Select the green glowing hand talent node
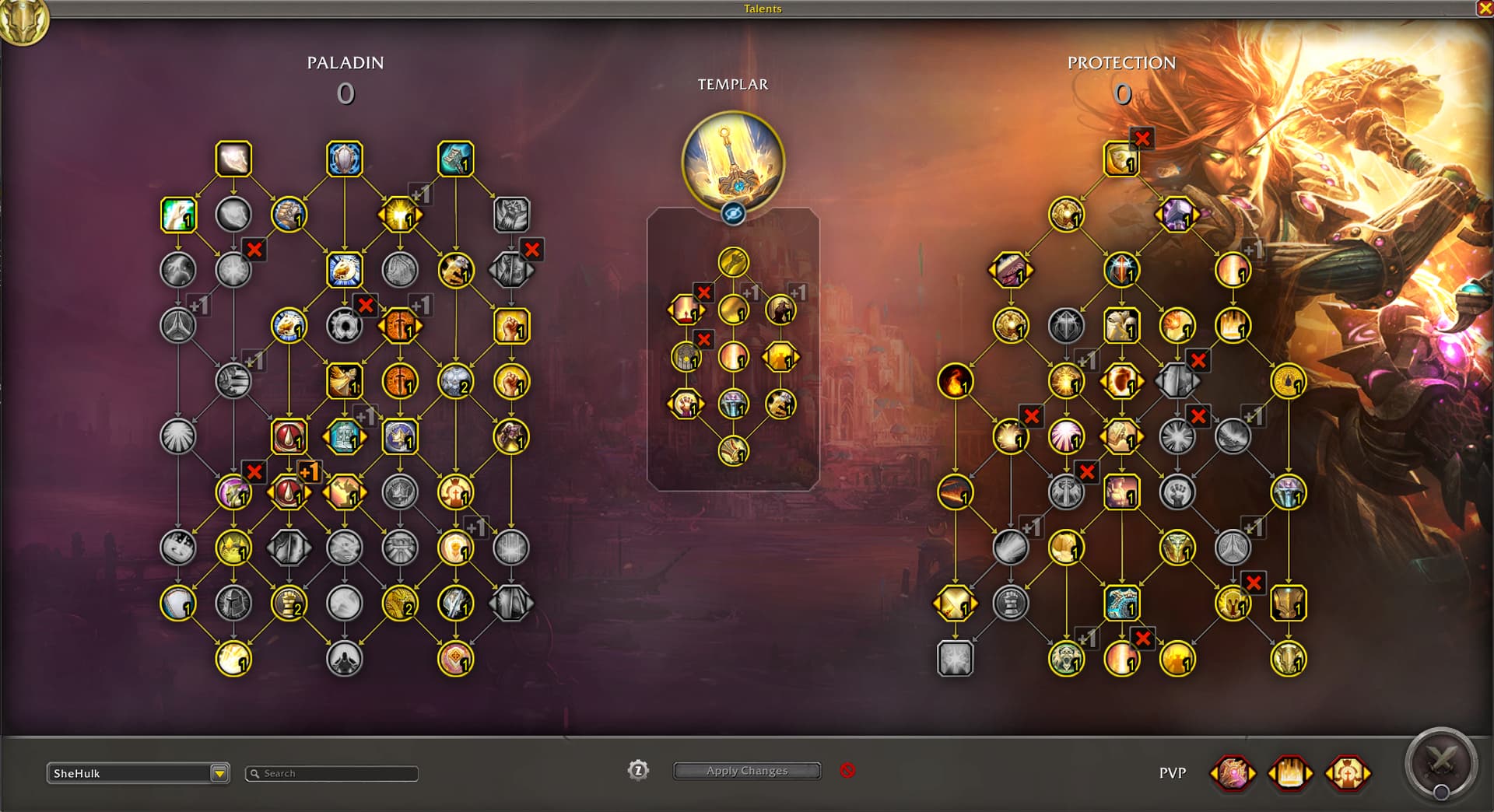The image size is (1494, 812). click(178, 215)
